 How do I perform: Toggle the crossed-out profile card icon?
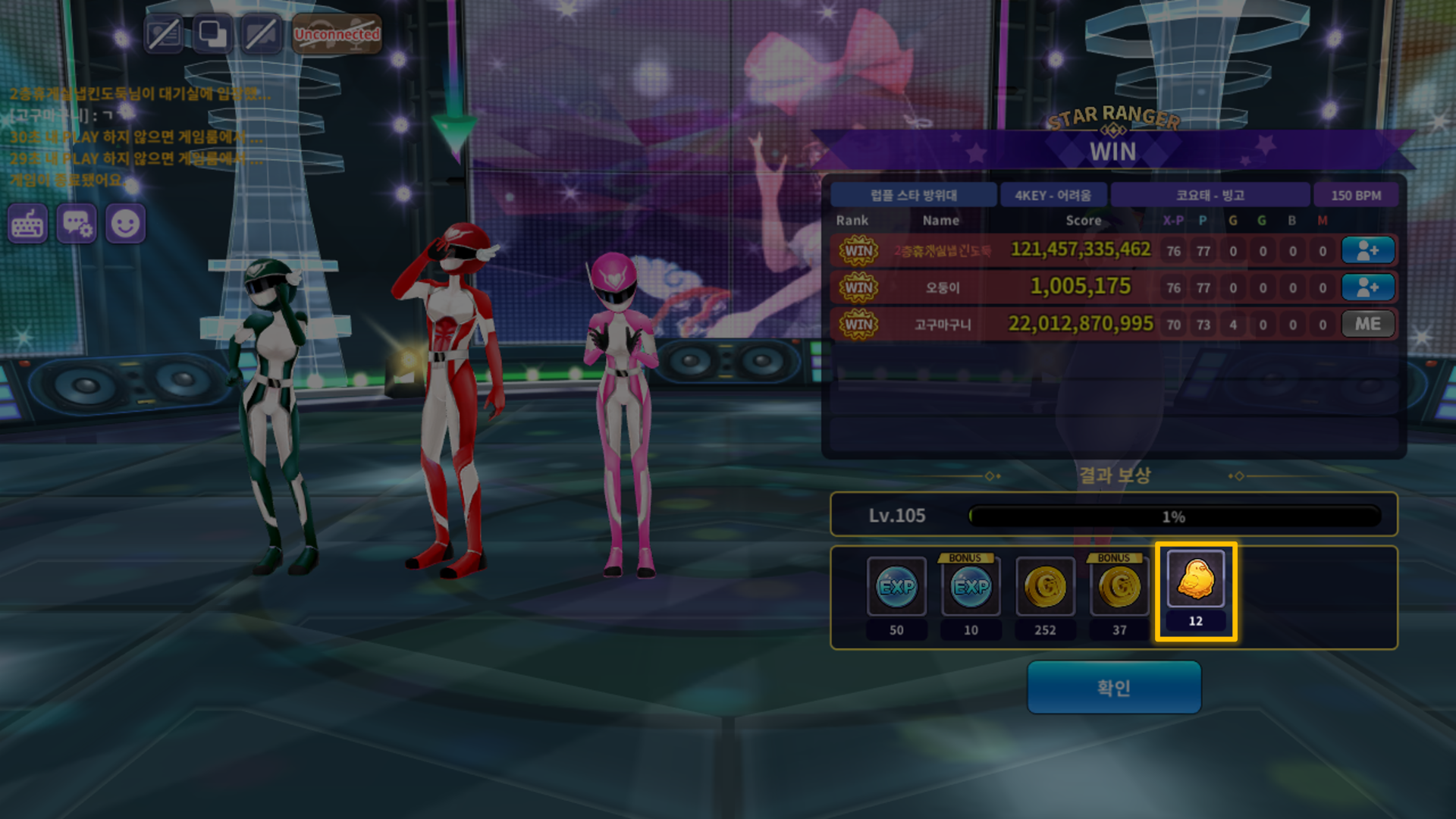[x=164, y=34]
